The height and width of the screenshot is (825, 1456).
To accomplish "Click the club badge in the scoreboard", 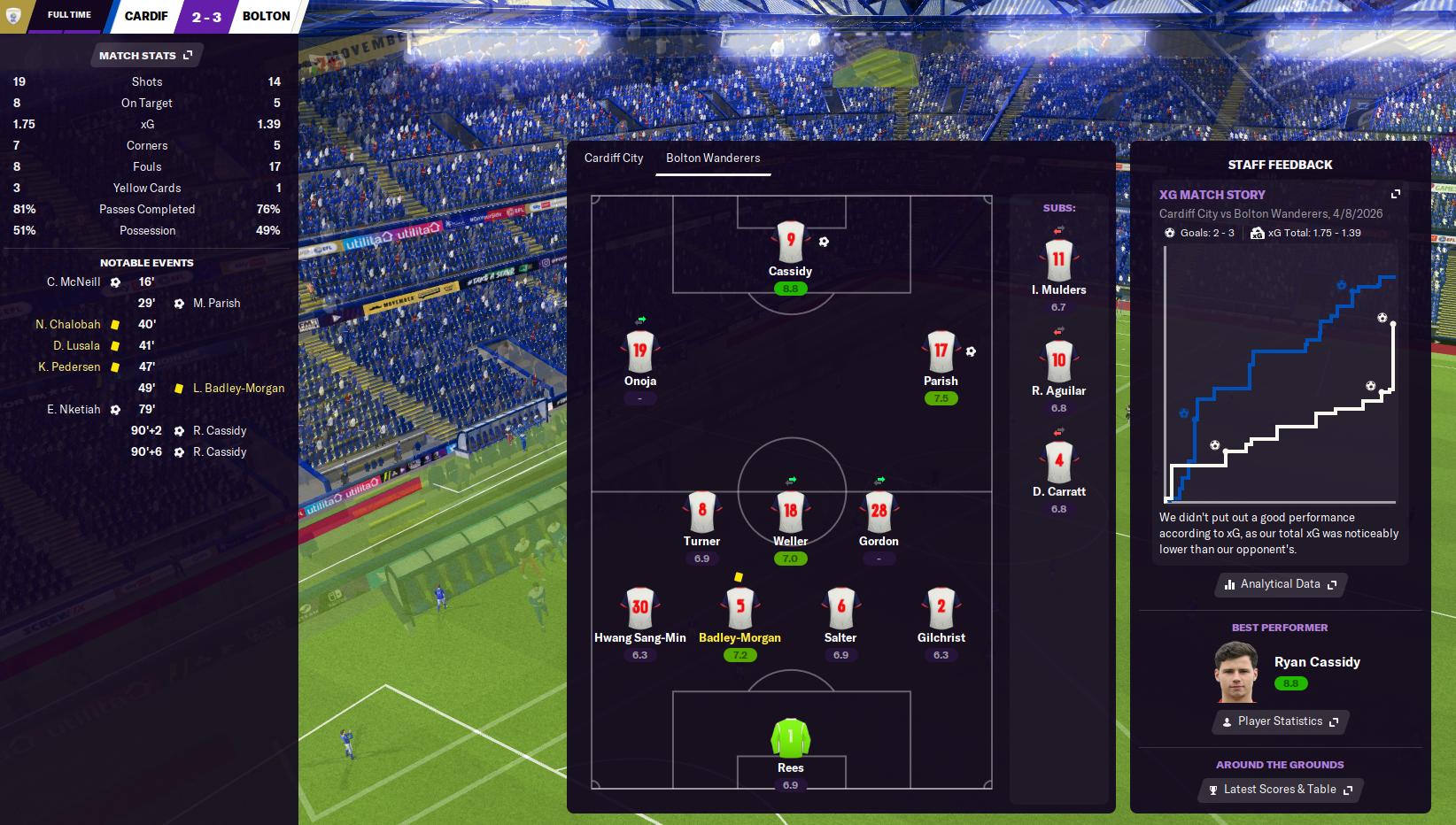I will point(13,16).
